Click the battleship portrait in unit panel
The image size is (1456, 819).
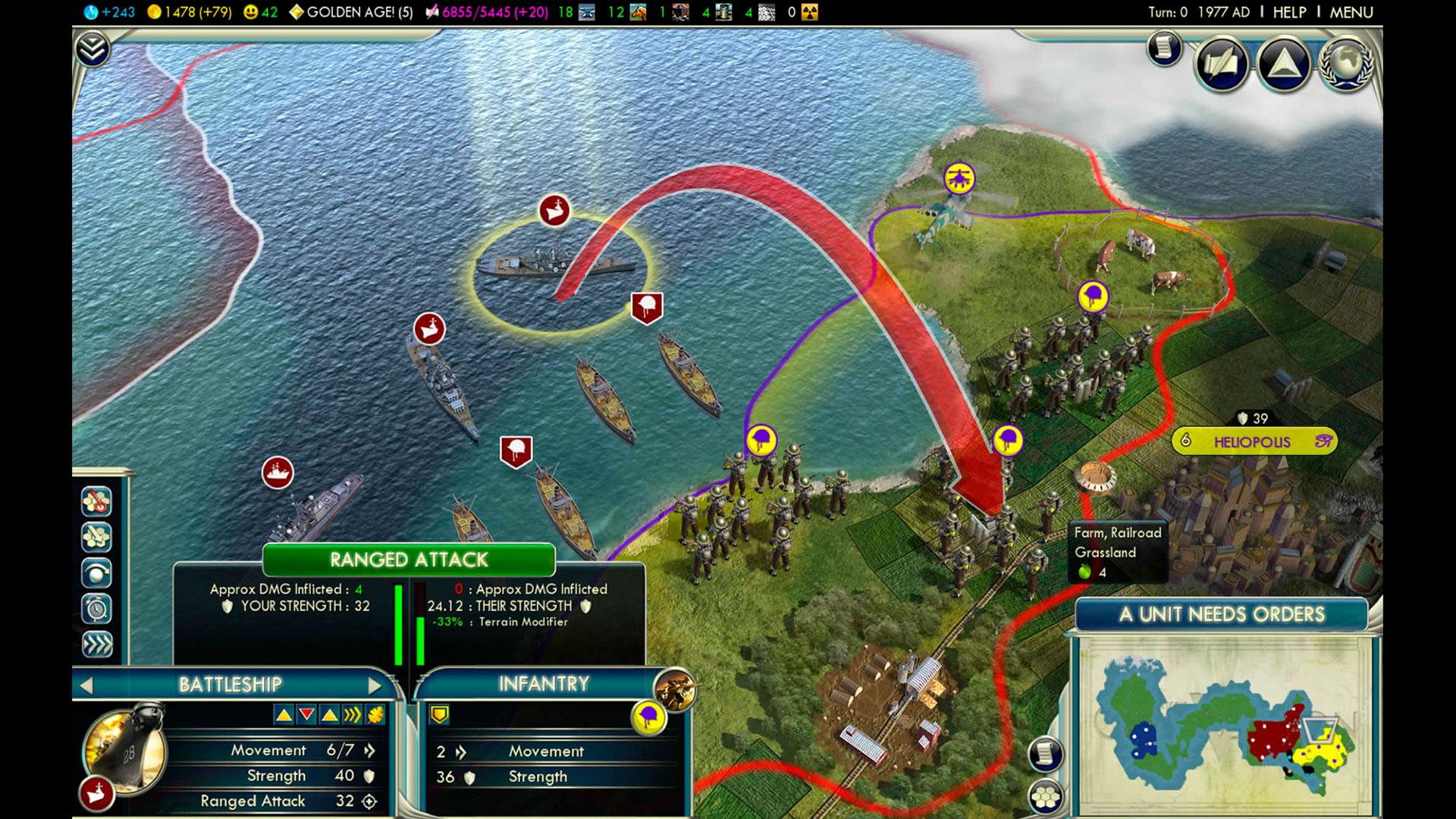[126, 751]
